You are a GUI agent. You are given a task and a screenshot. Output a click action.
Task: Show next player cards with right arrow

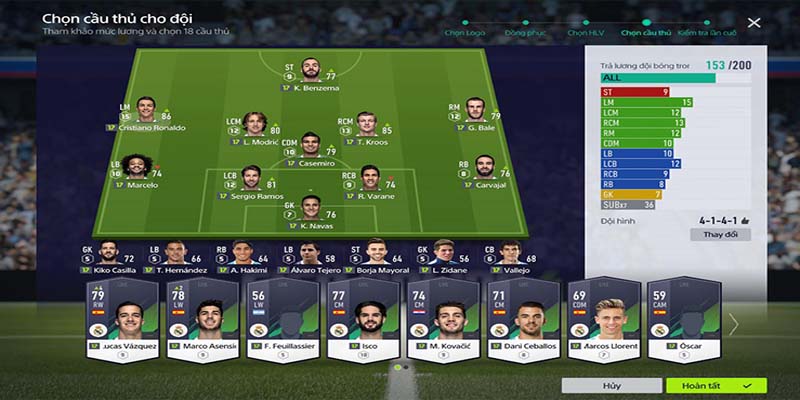734,323
